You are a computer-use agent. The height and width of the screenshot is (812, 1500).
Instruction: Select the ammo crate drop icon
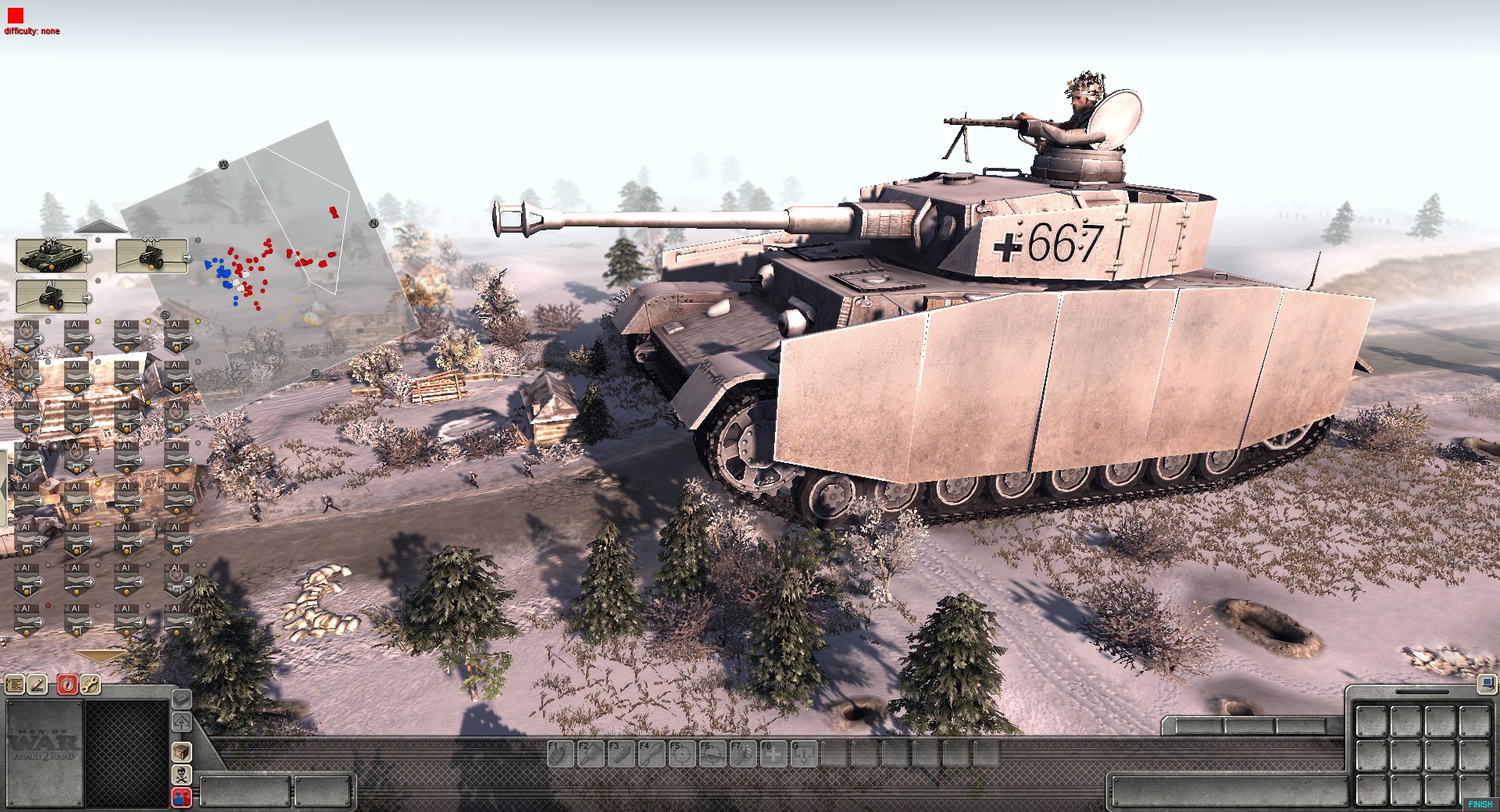pos(181,753)
